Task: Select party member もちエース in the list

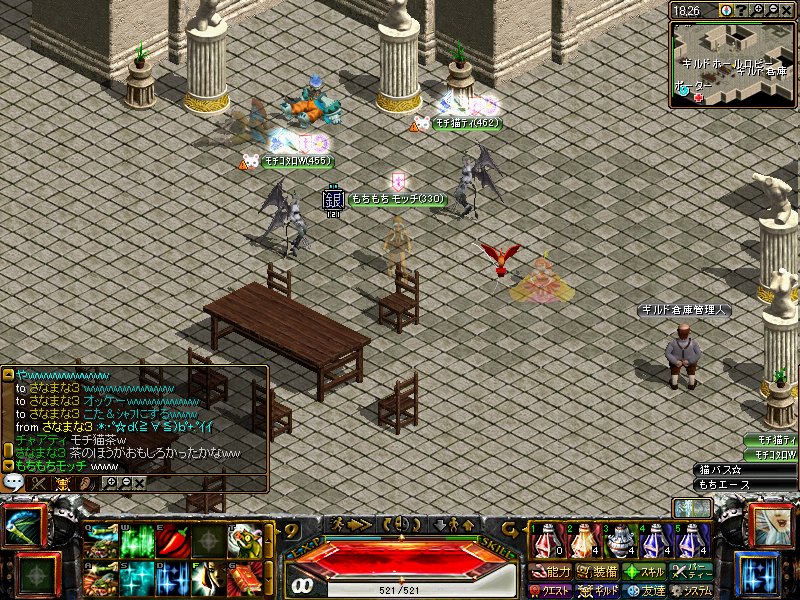Action: tap(745, 485)
